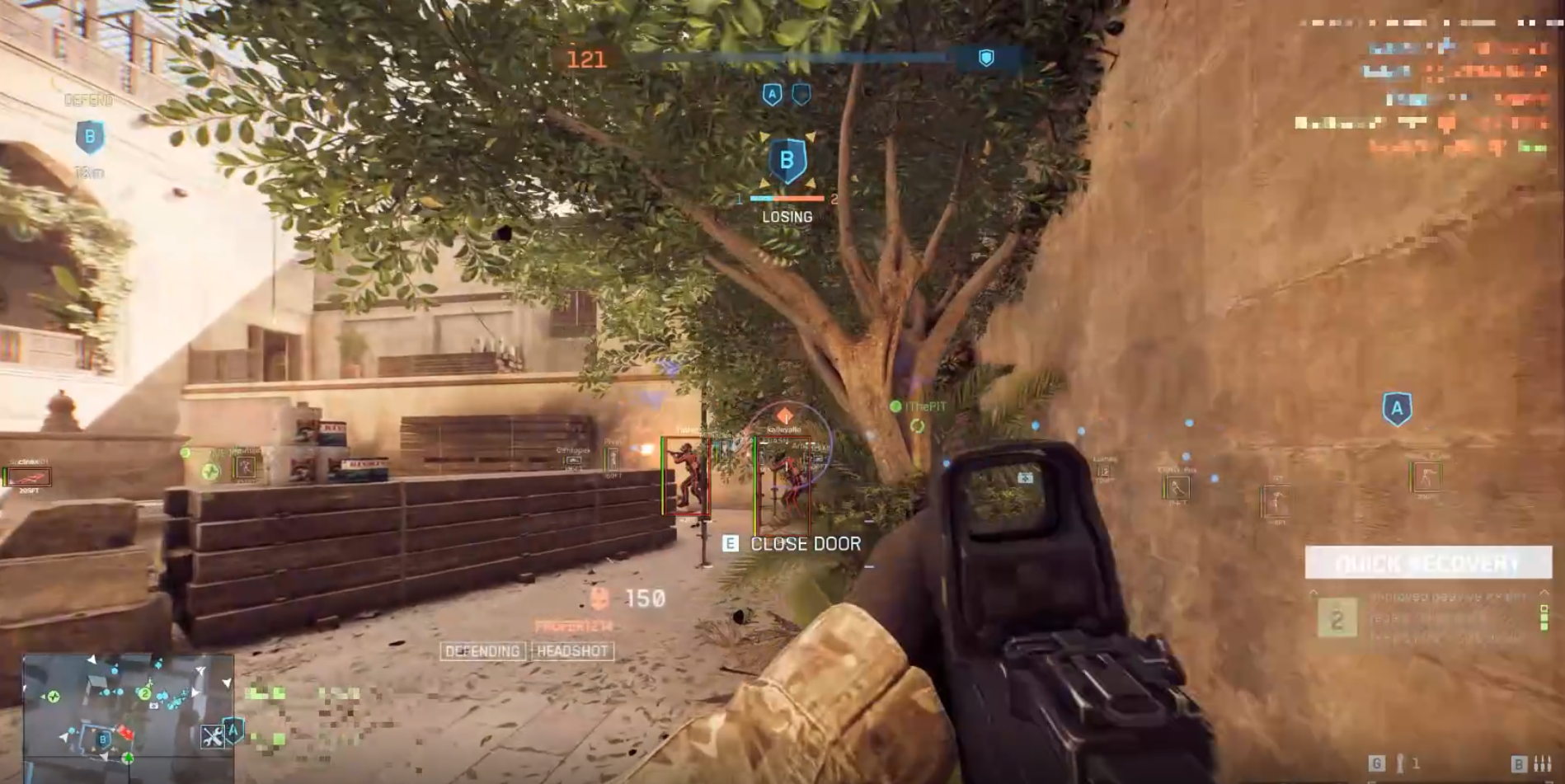Select the green number 2 squad marker on minimap
This screenshot has height=784, width=1565.
(x=144, y=693)
